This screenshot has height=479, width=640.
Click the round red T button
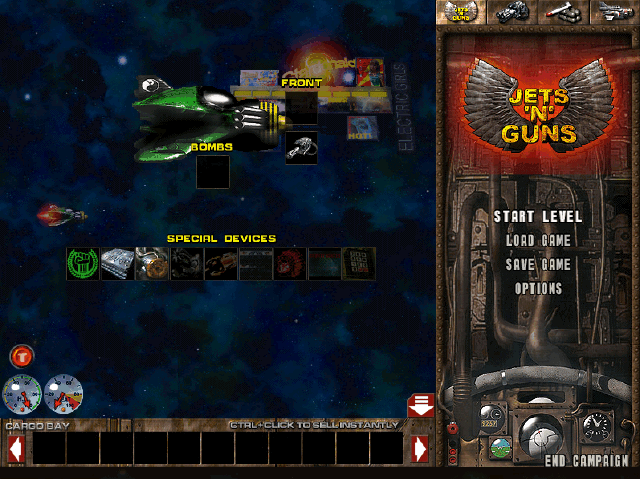click(21, 355)
